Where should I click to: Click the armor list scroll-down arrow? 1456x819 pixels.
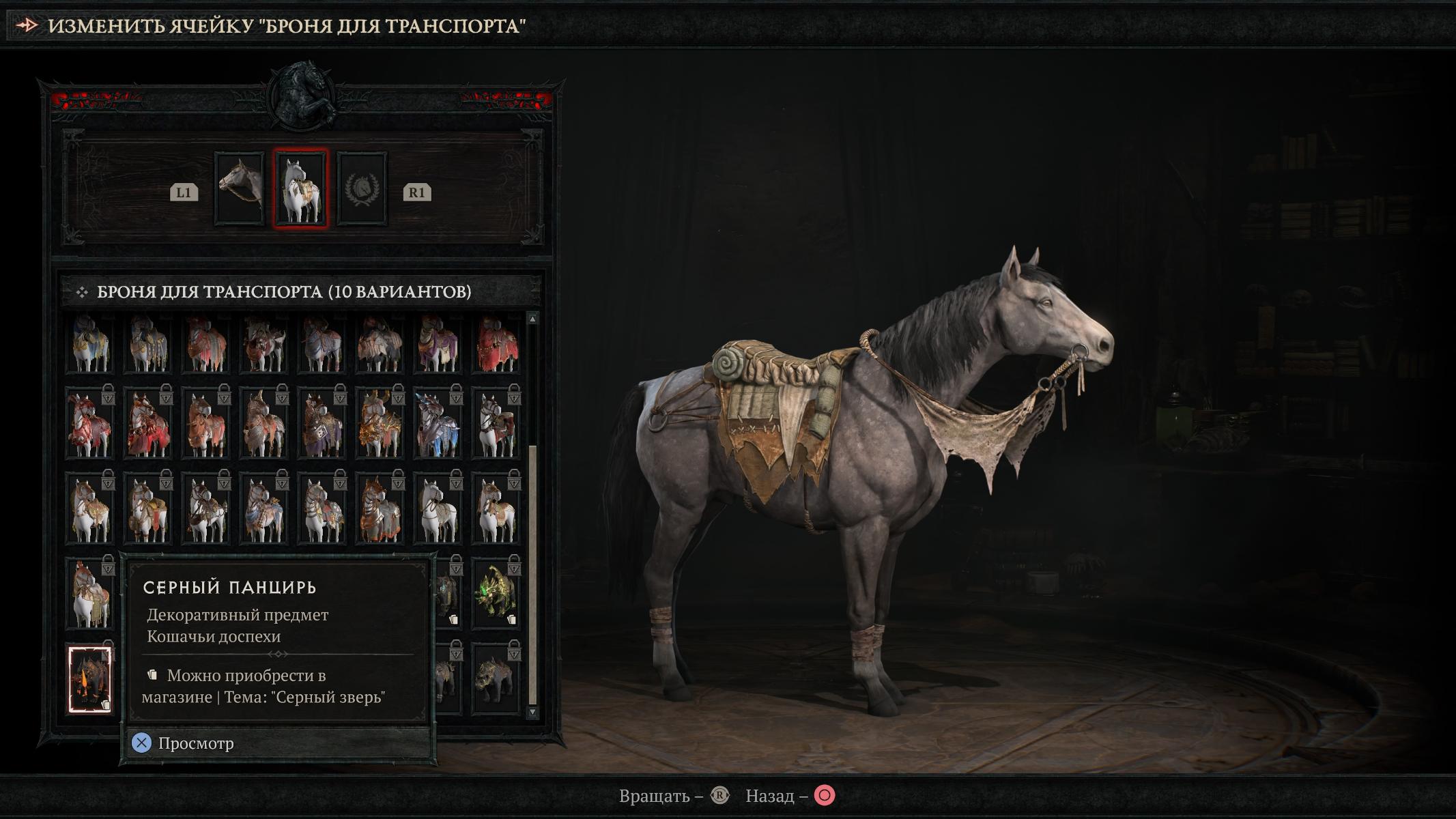(x=532, y=712)
